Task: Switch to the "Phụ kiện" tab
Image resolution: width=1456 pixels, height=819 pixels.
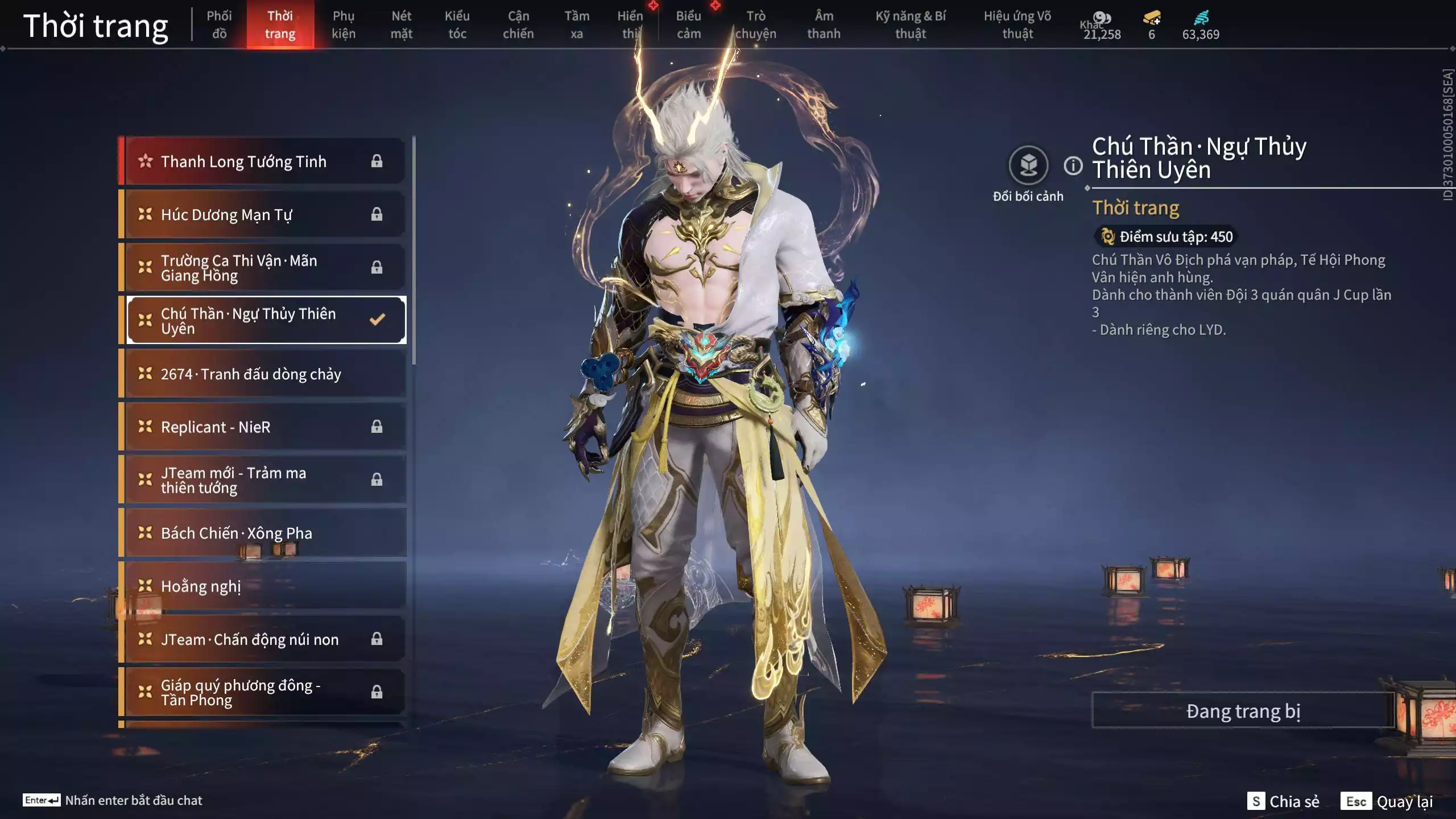Action: pos(344,25)
